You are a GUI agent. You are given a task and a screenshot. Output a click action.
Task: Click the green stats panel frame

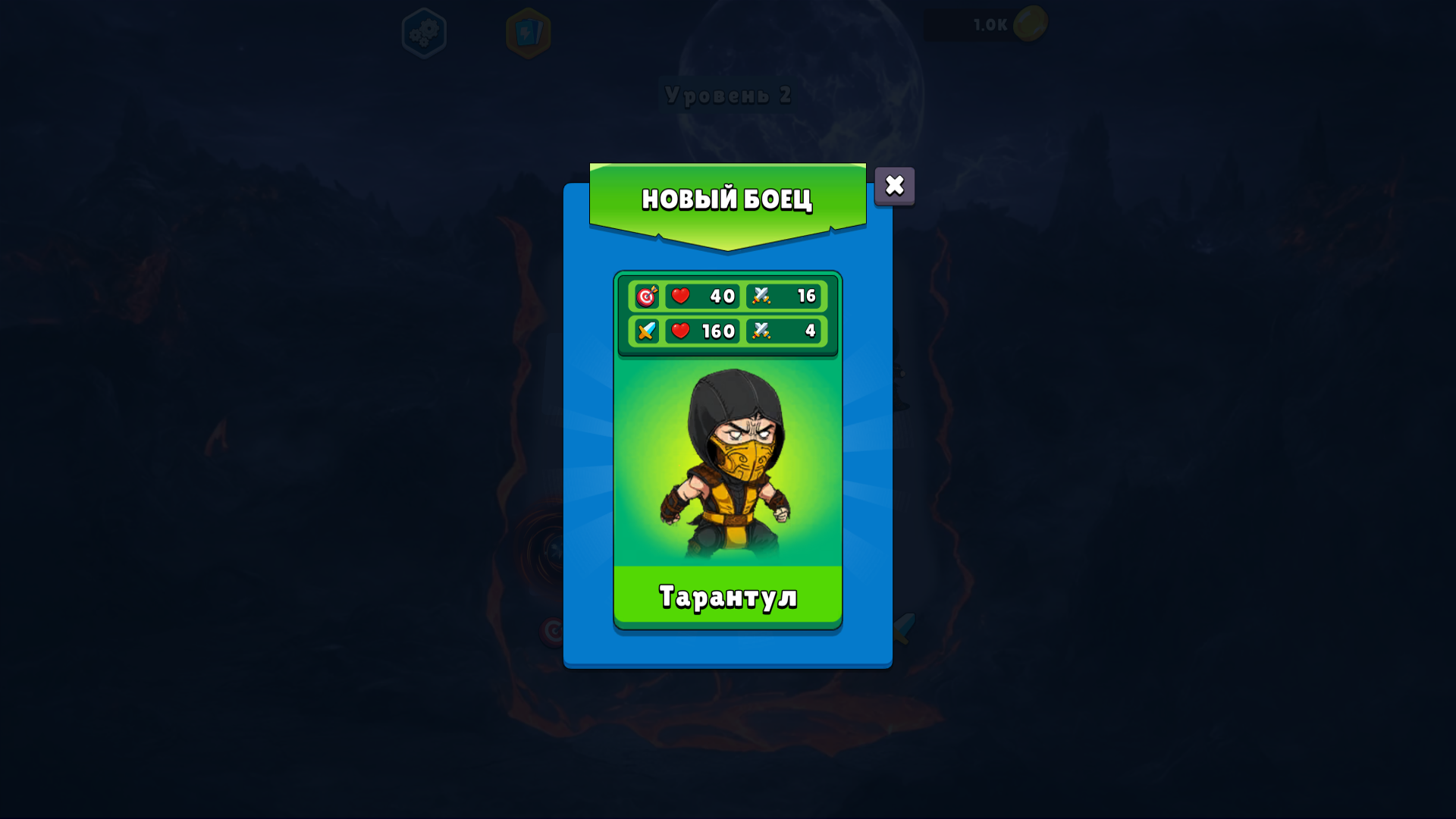727,314
